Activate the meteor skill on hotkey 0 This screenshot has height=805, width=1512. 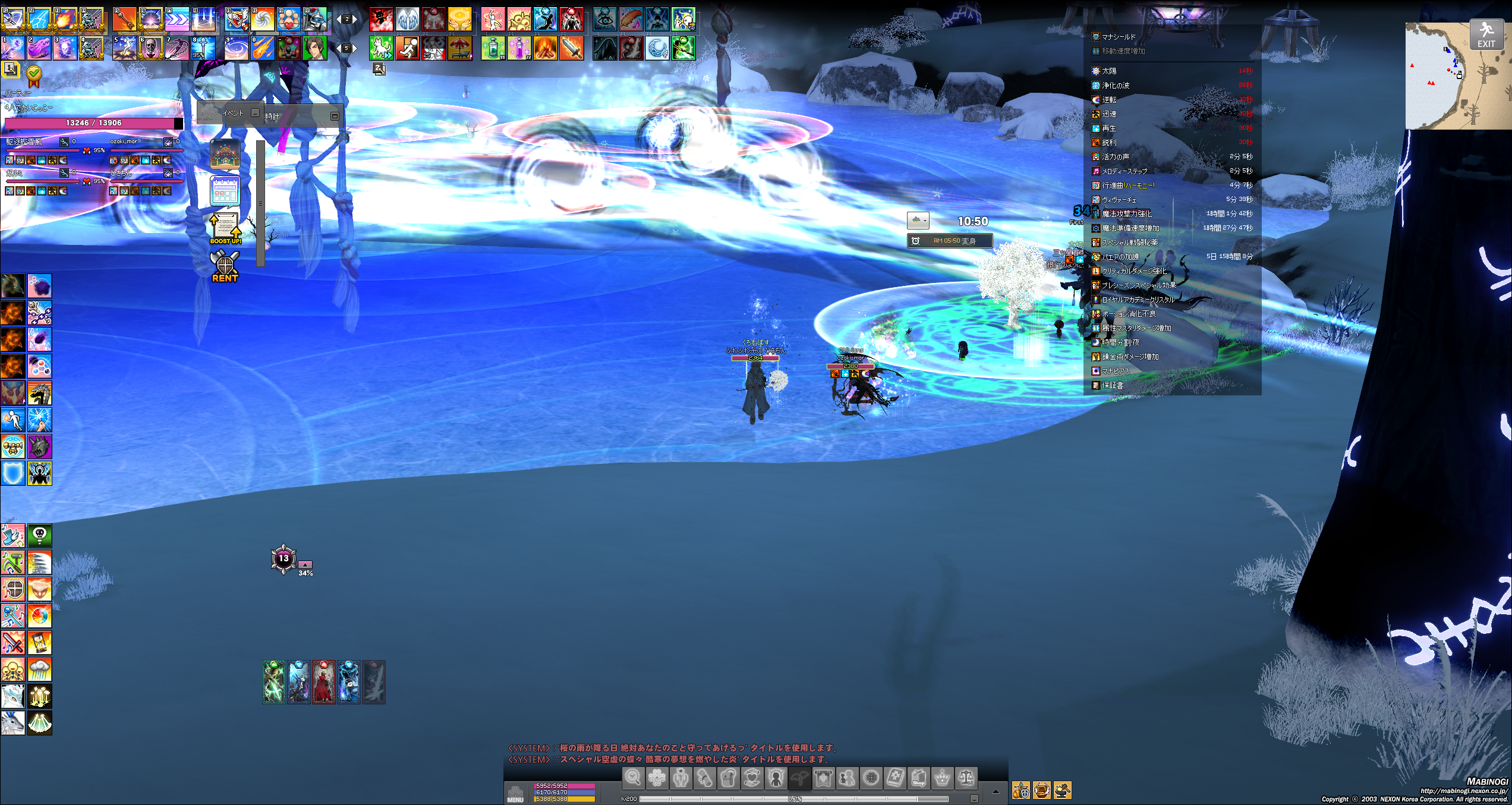pyautogui.click(x=262, y=48)
